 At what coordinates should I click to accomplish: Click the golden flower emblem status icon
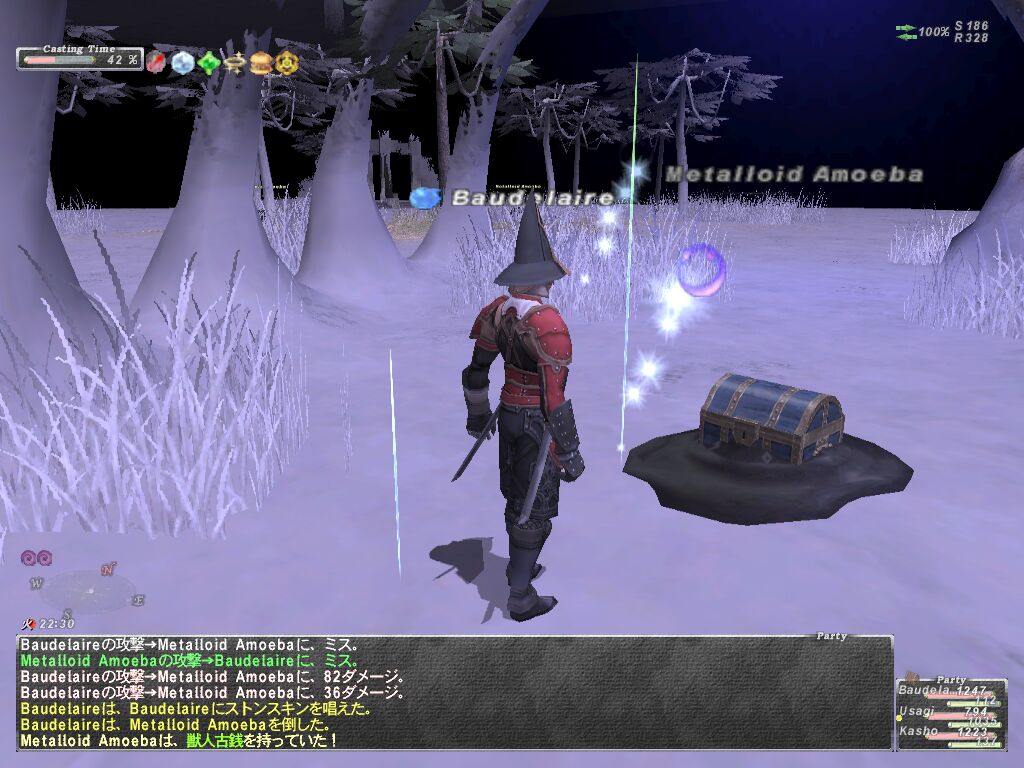287,63
